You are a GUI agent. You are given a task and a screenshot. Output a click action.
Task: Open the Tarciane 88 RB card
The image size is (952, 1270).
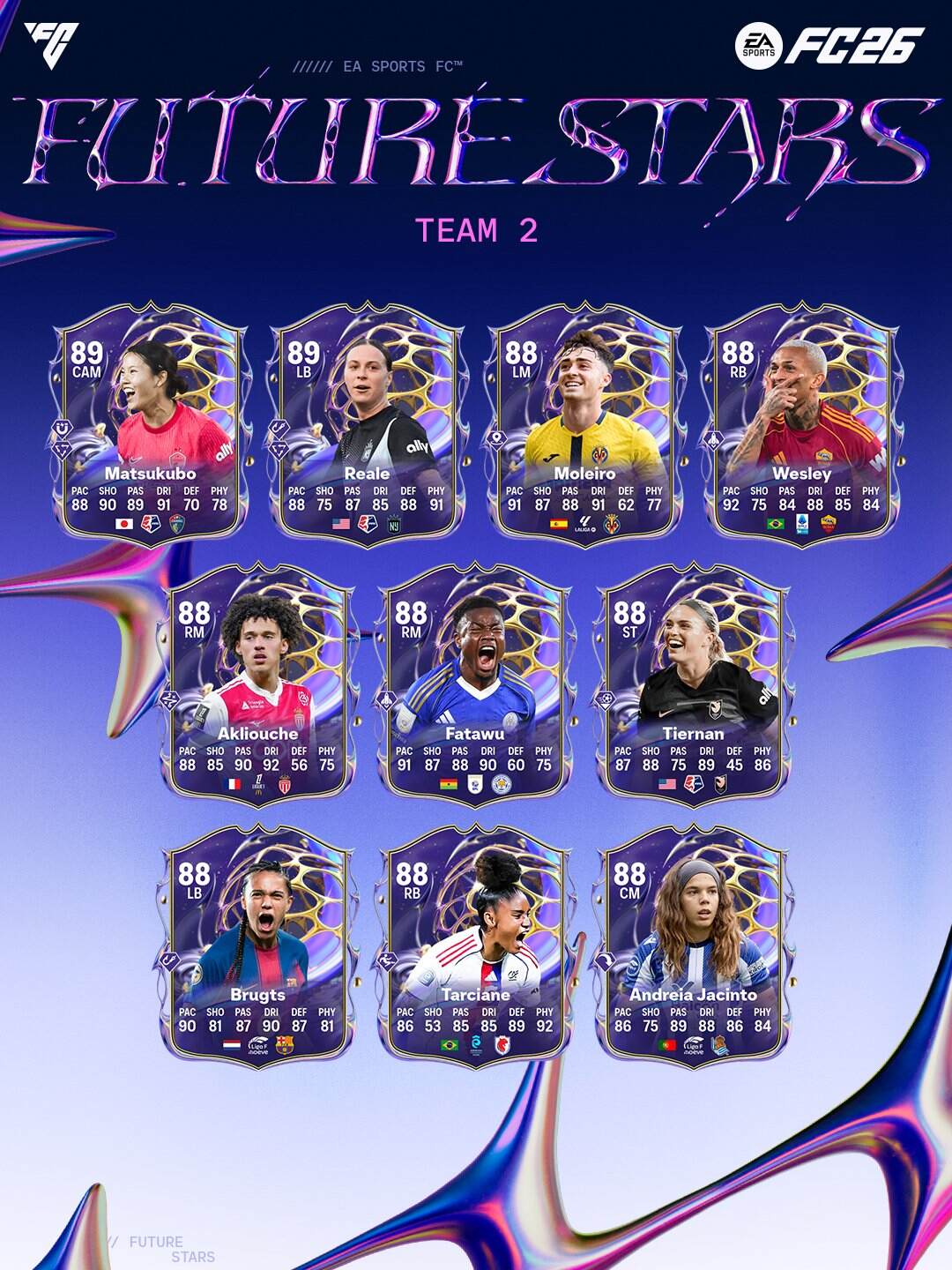point(475,944)
